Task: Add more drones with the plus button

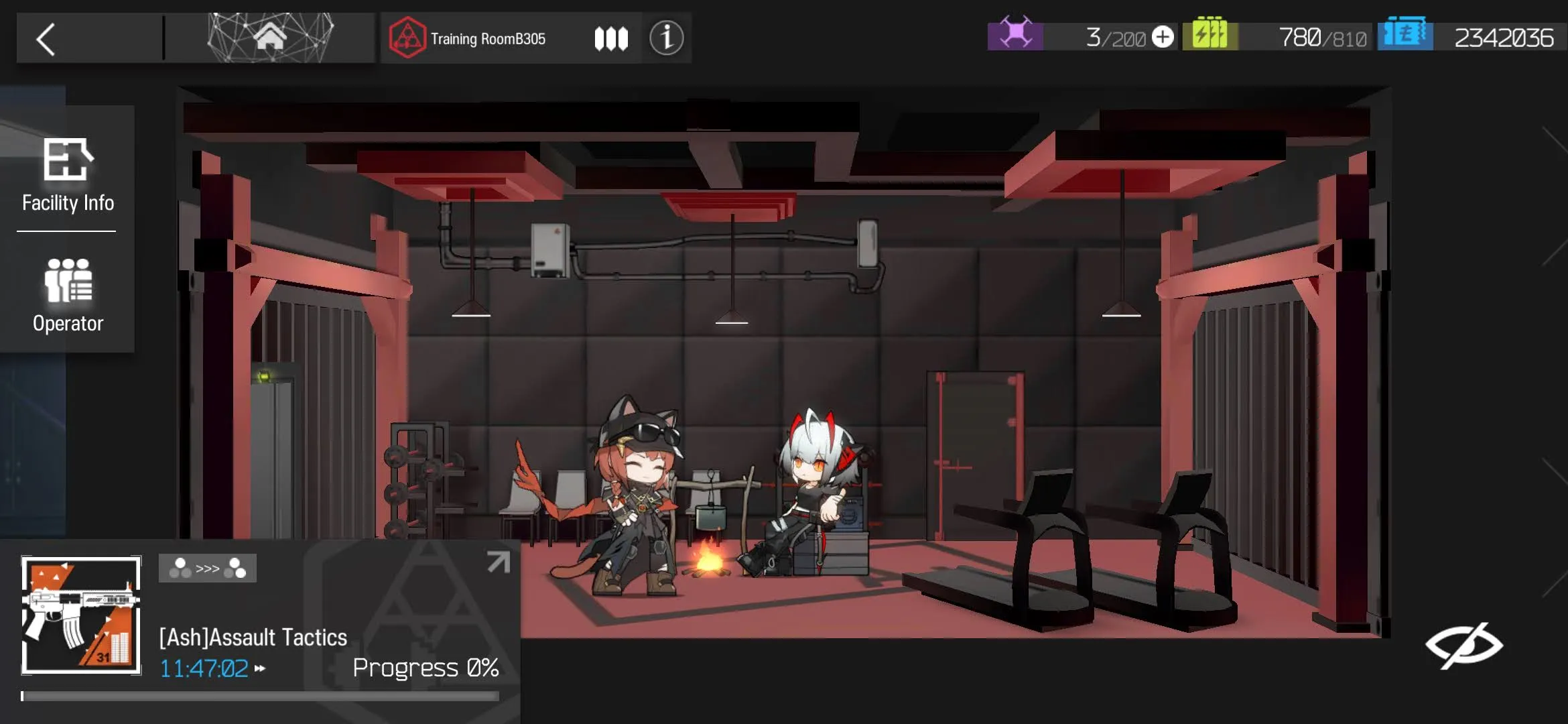Action: point(1163,37)
